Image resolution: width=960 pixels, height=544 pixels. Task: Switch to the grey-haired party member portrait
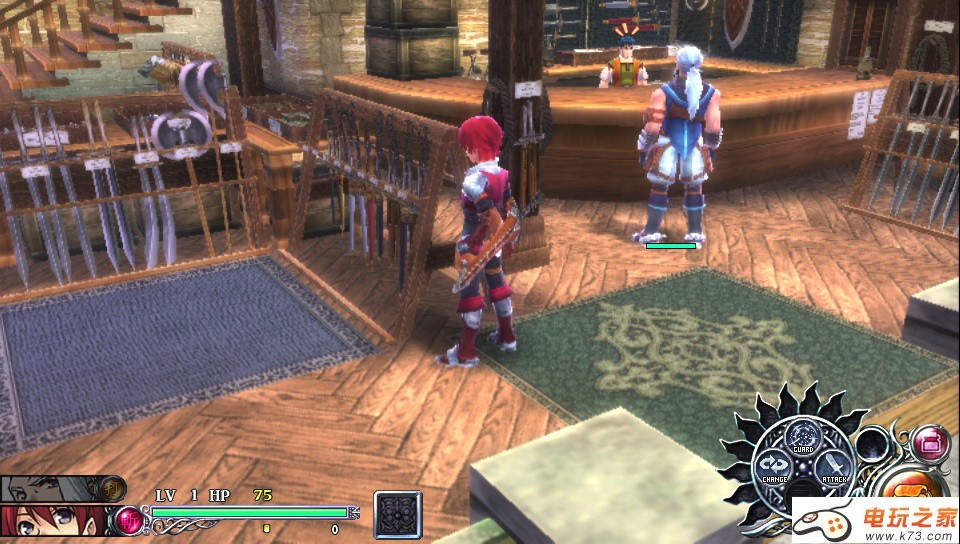point(50,489)
